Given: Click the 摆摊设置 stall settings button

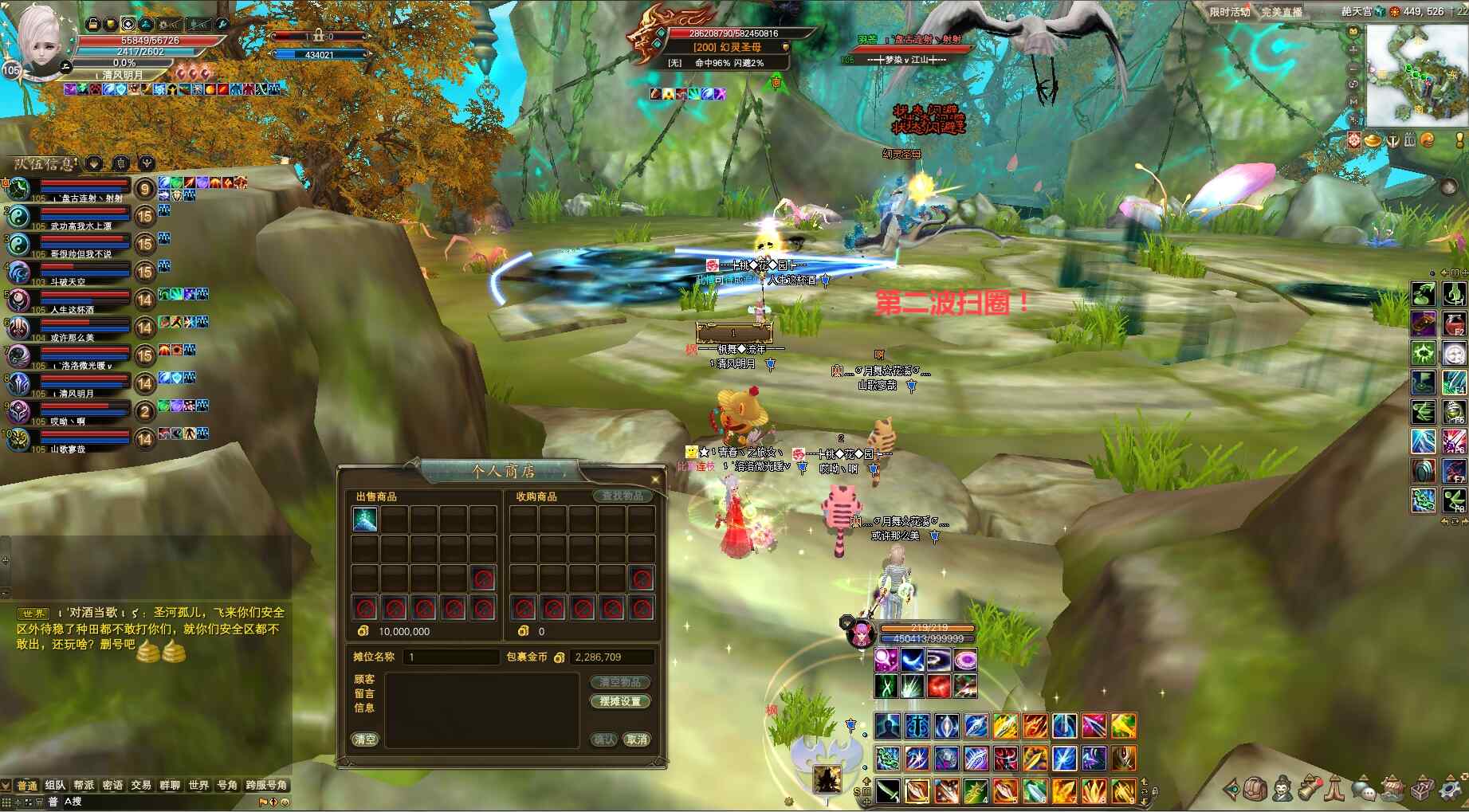Looking at the screenshot, I should pos(620,702).
